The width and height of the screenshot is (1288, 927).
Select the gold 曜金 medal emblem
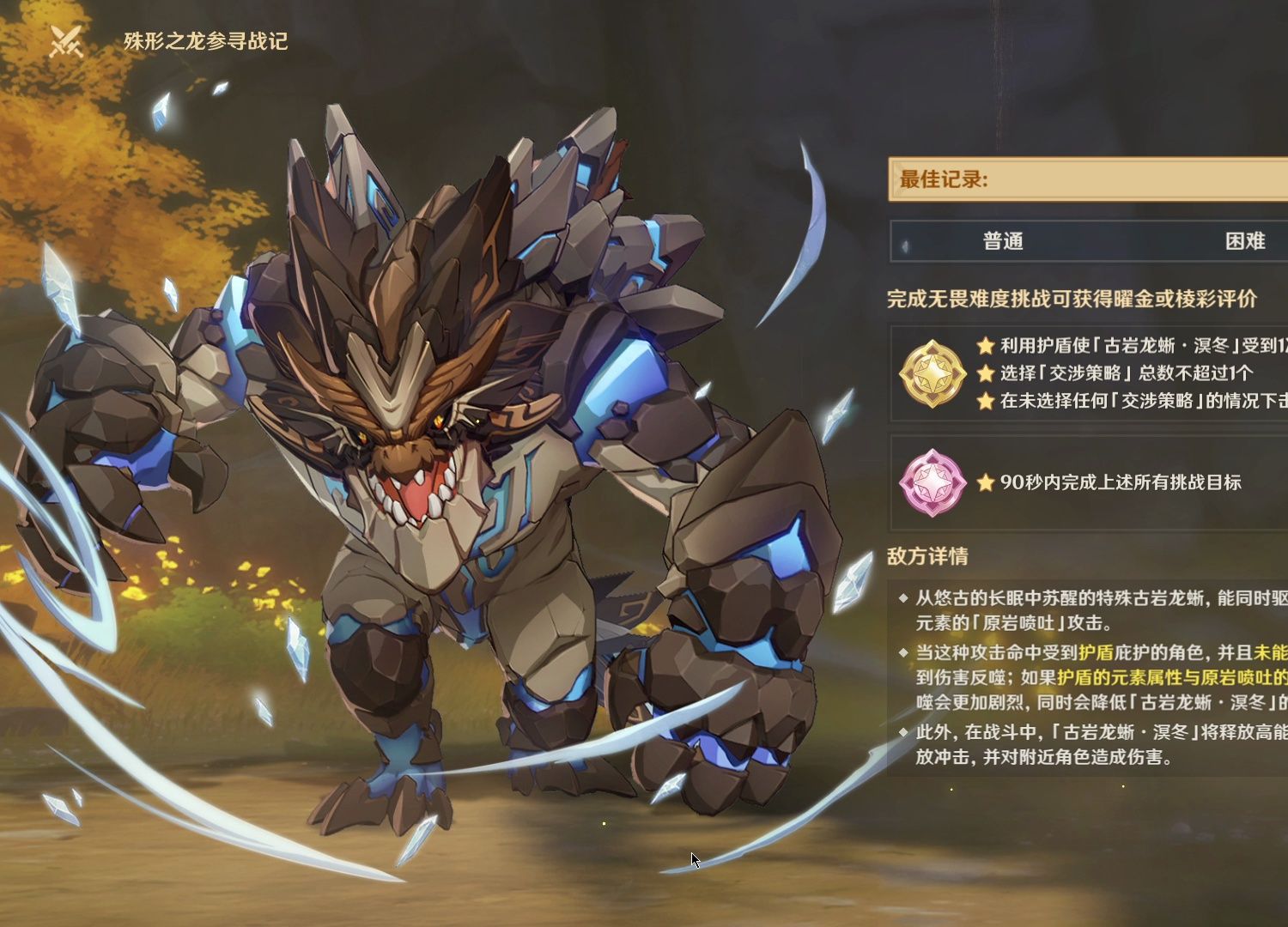[933, 373]
